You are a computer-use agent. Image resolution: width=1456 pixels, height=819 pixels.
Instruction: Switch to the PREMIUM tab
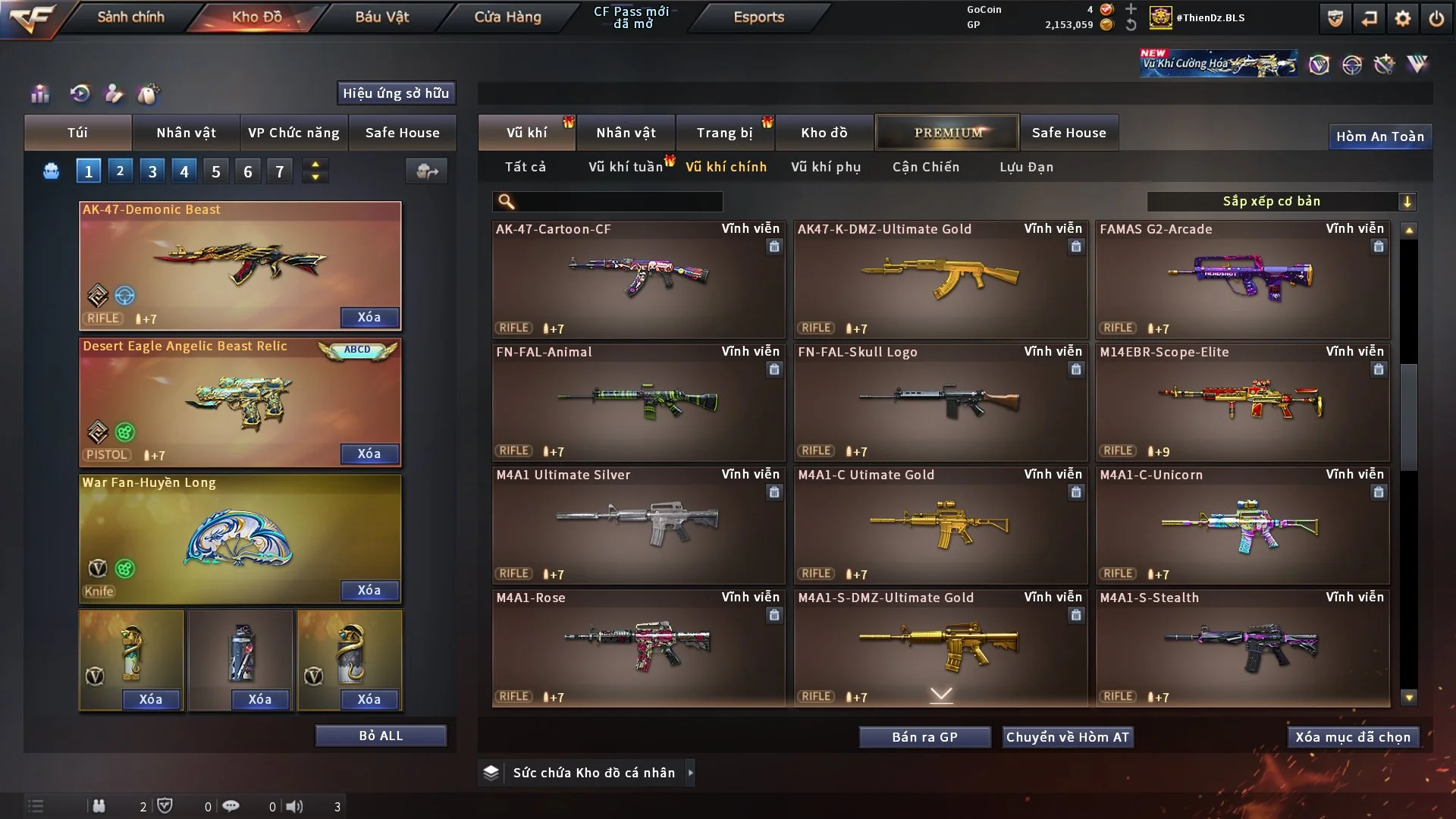[x=947, y=133]
